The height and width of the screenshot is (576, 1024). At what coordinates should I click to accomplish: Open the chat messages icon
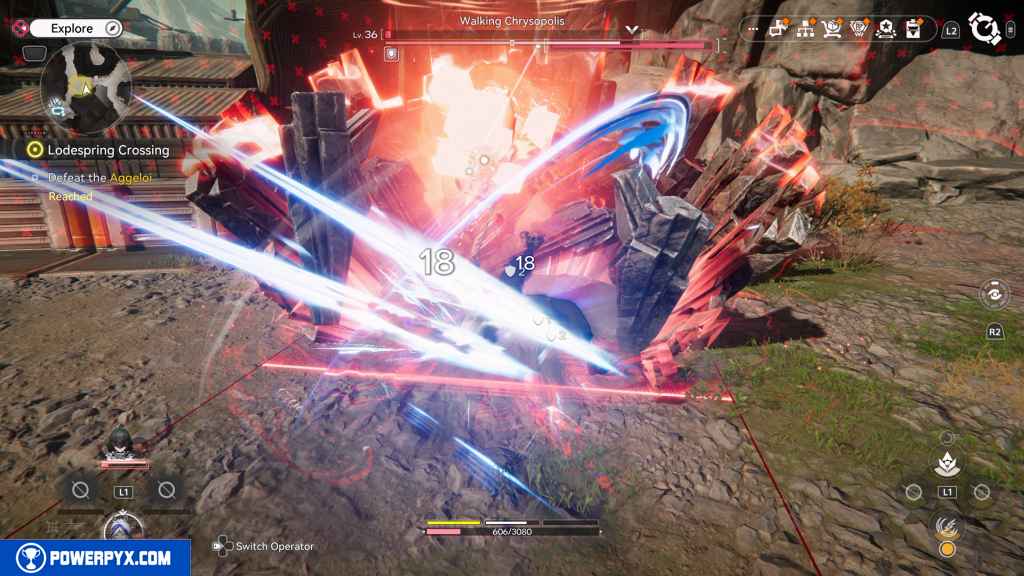point(776,29)
